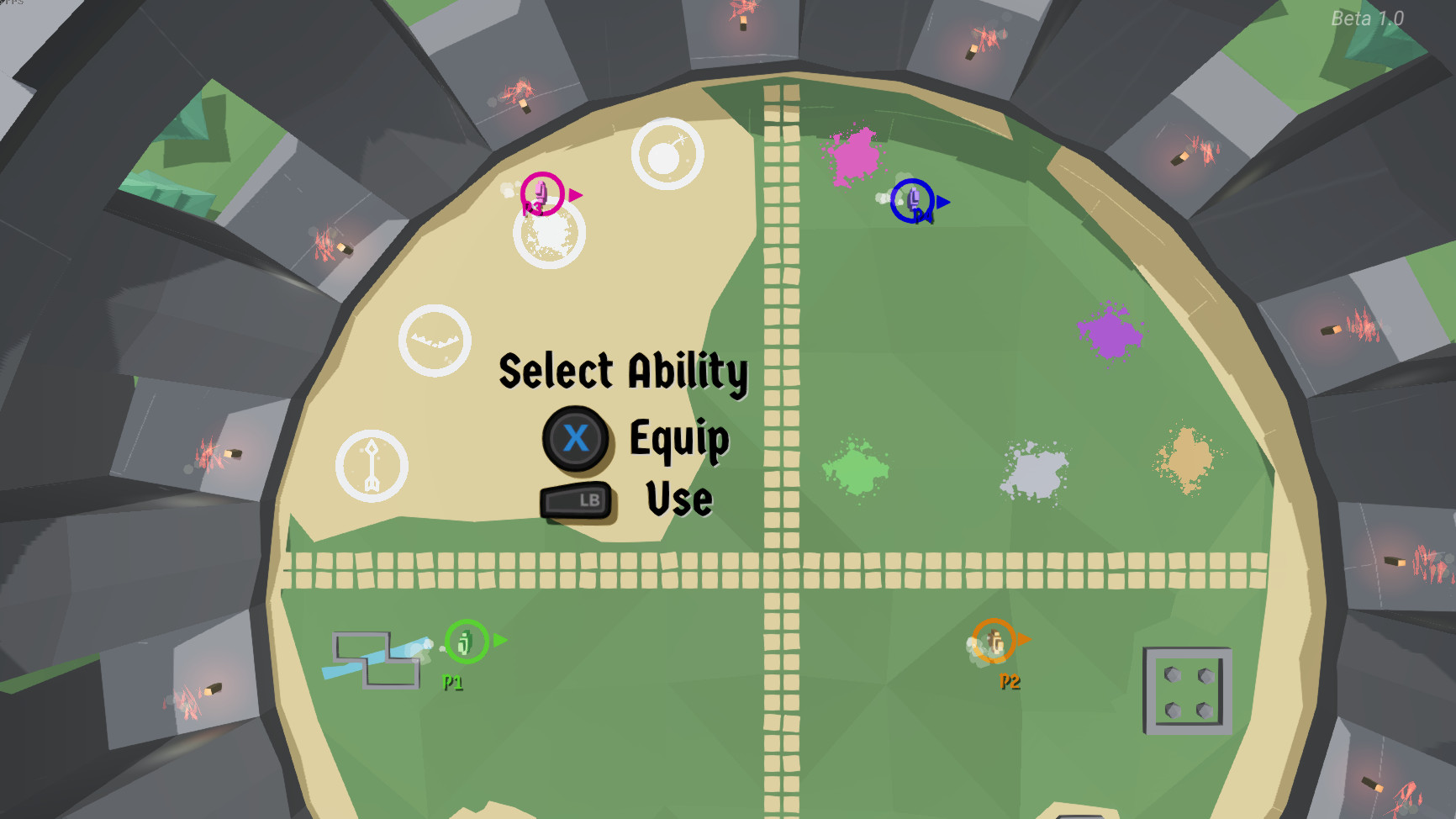Click the blue direction arrow beside P4
Screen dimensions: 1456x819
tap(942, 202)
